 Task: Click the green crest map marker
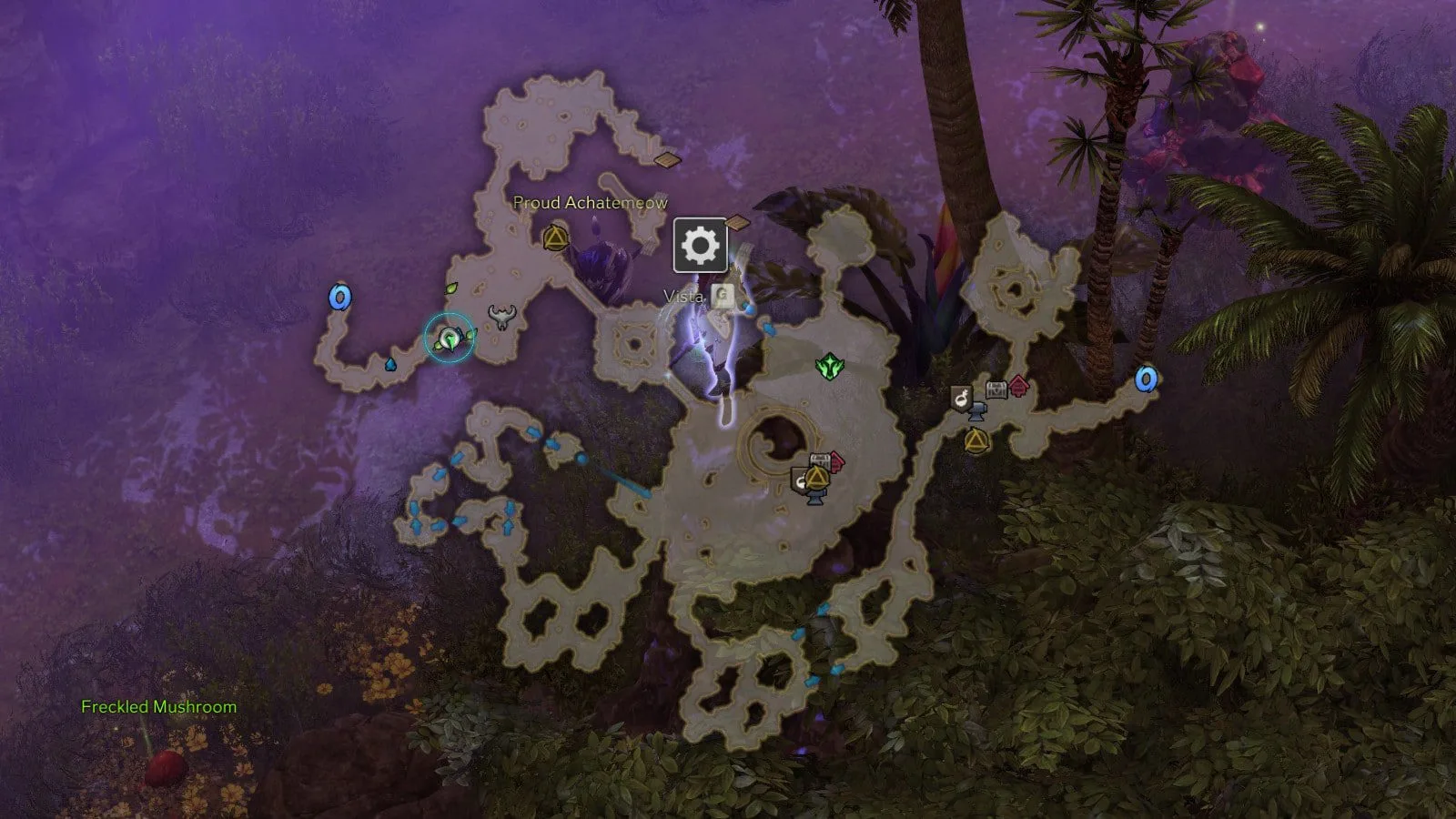click(x=829, y=367)
